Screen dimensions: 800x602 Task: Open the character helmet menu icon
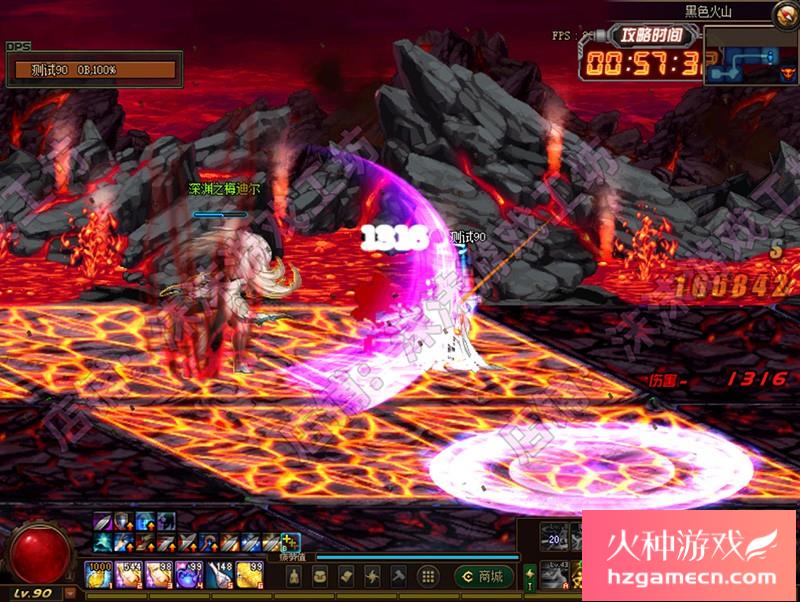[294, 576]
